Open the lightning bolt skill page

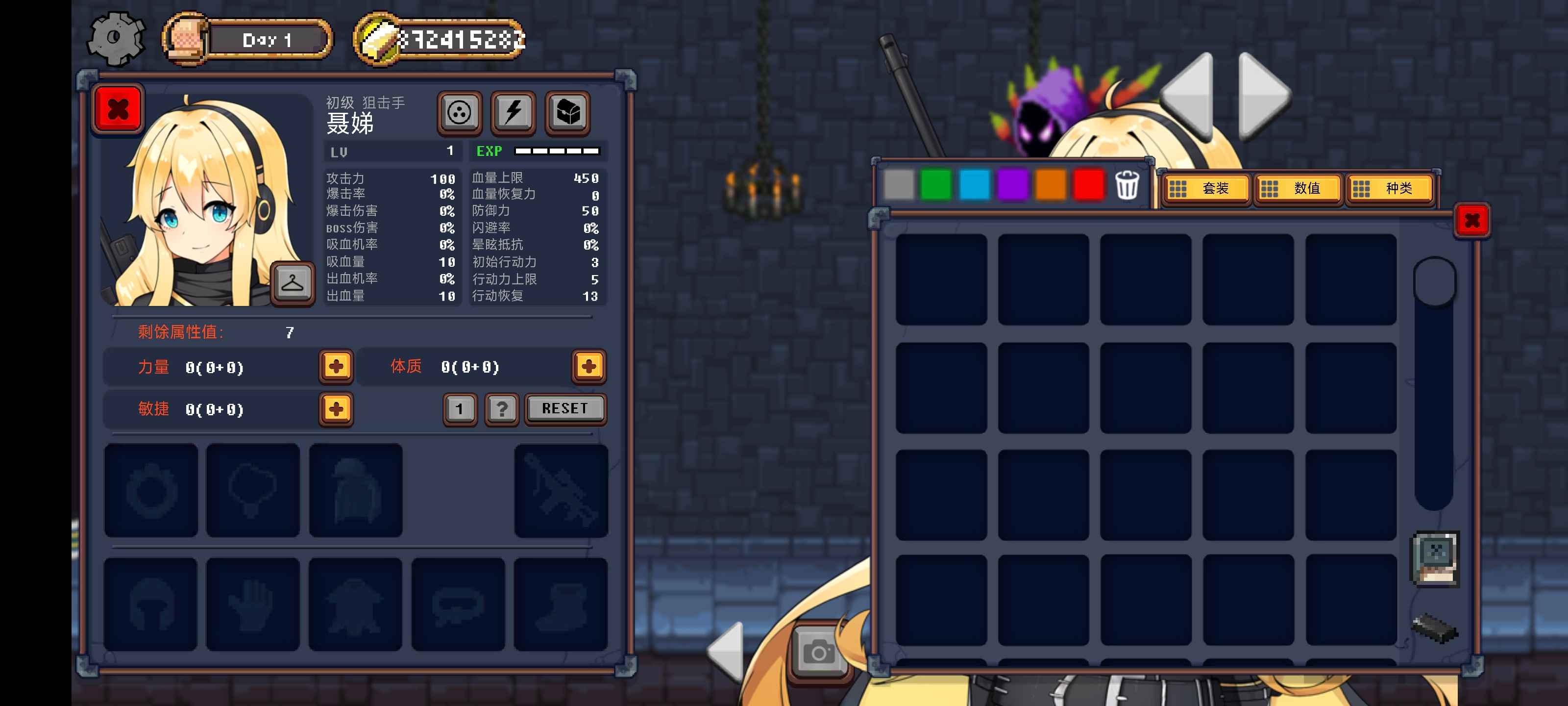point(513,113)
